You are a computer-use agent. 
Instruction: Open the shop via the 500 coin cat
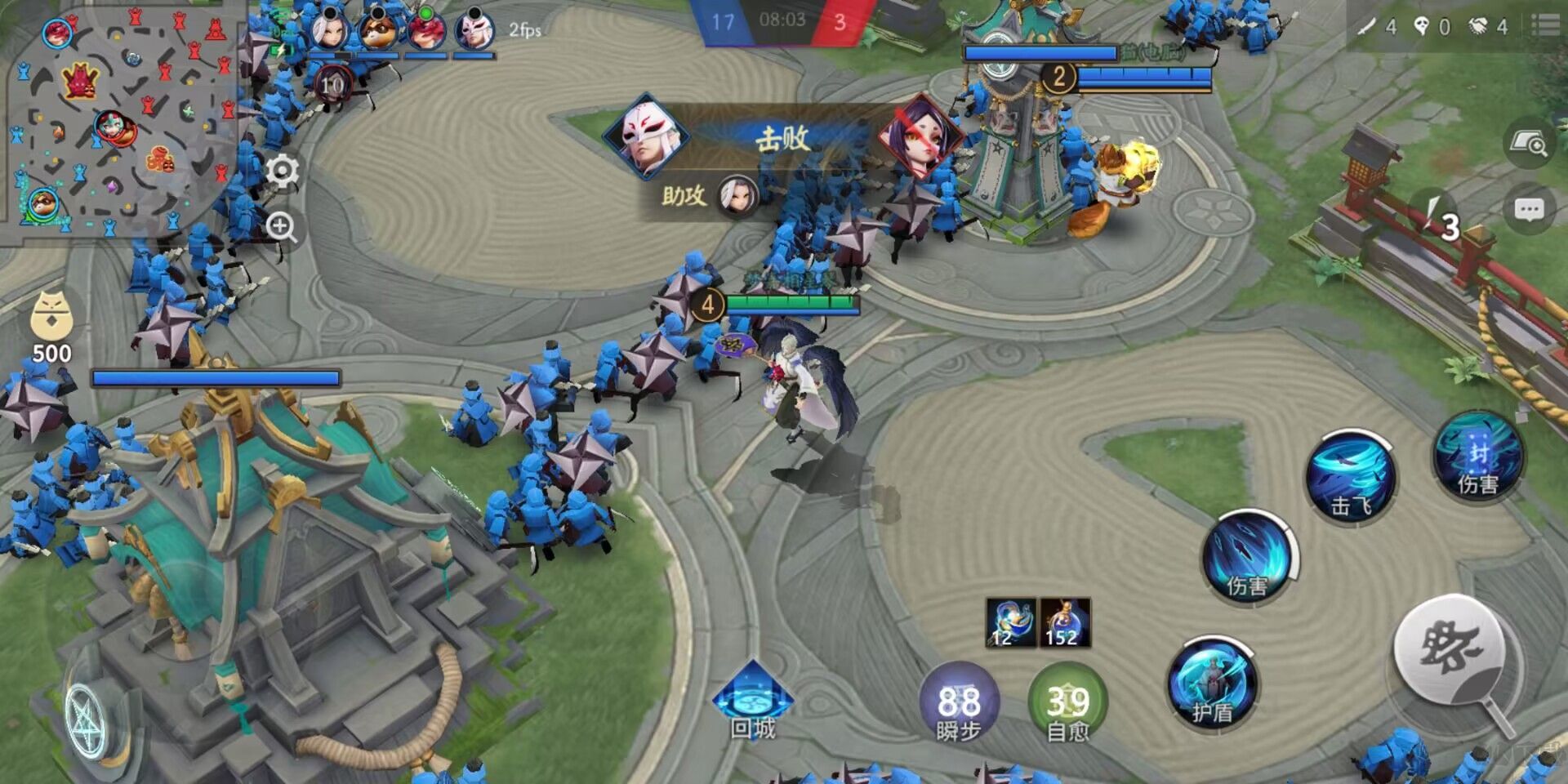pos(51,328)
